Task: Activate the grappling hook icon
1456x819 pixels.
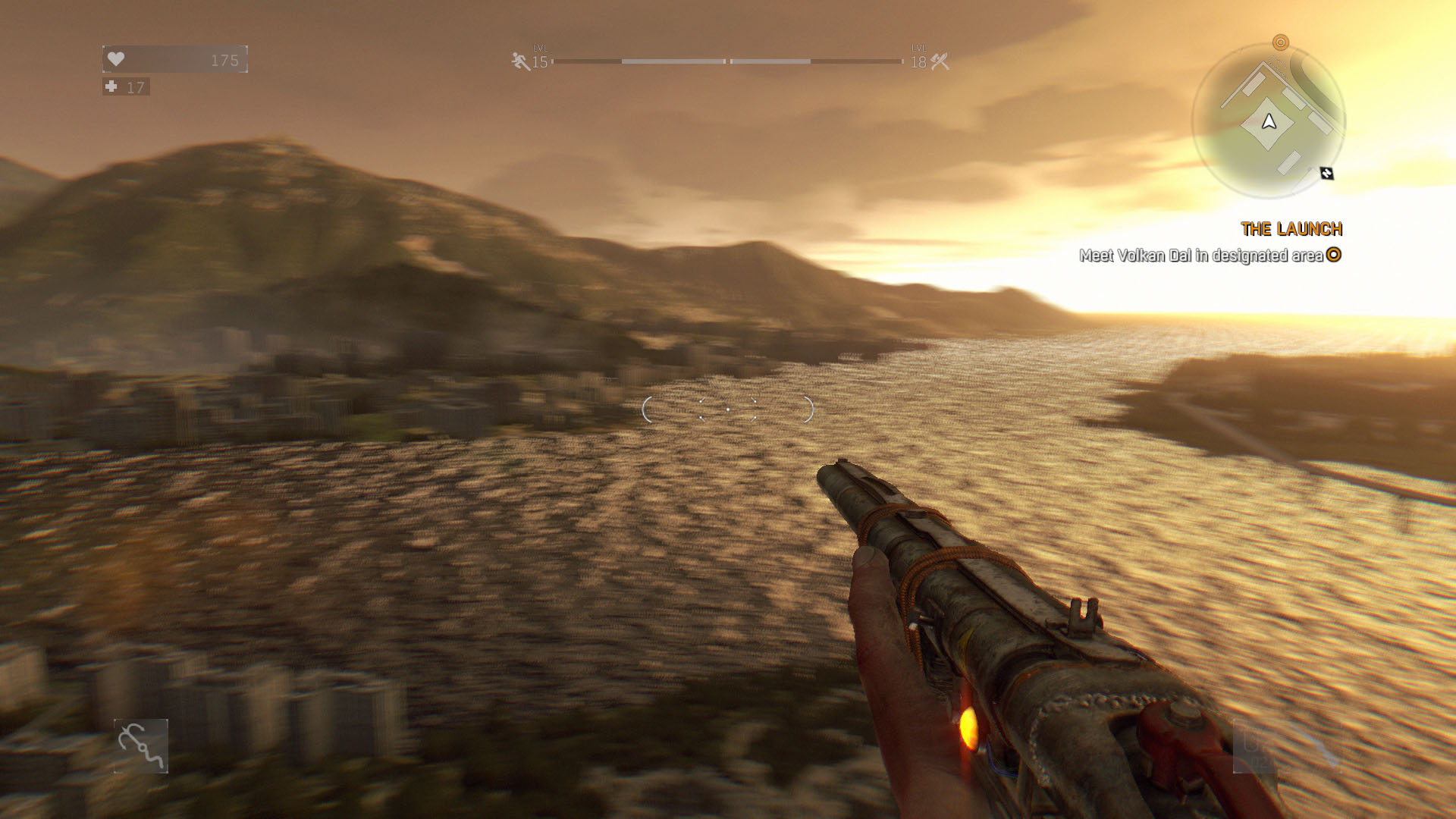Action: tap(141, 746)
